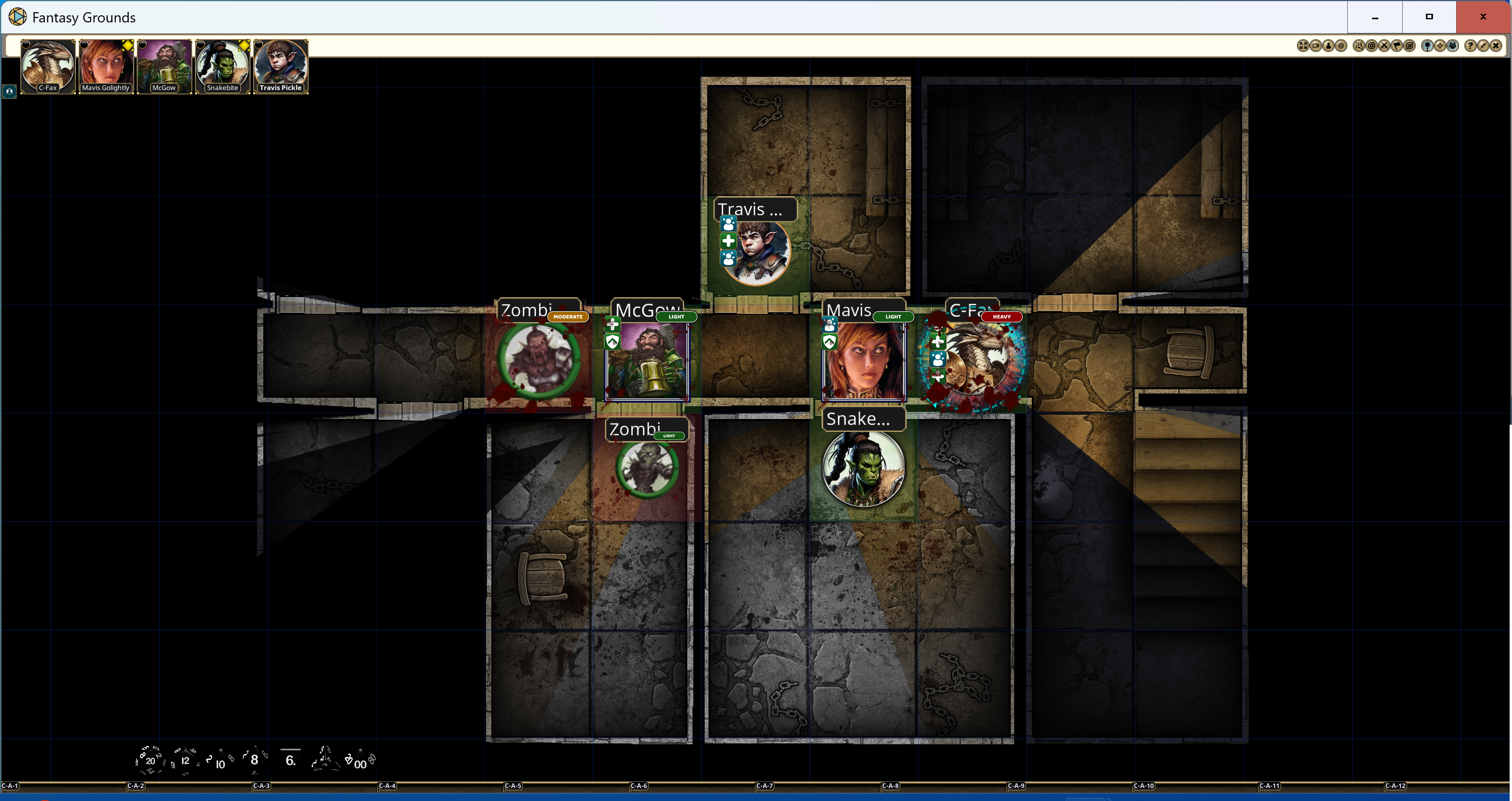The height and width of the screenshot is (801, 1512).
Task: Click the zoom-to-fit arrows icon
Action: click(1304, 45)
